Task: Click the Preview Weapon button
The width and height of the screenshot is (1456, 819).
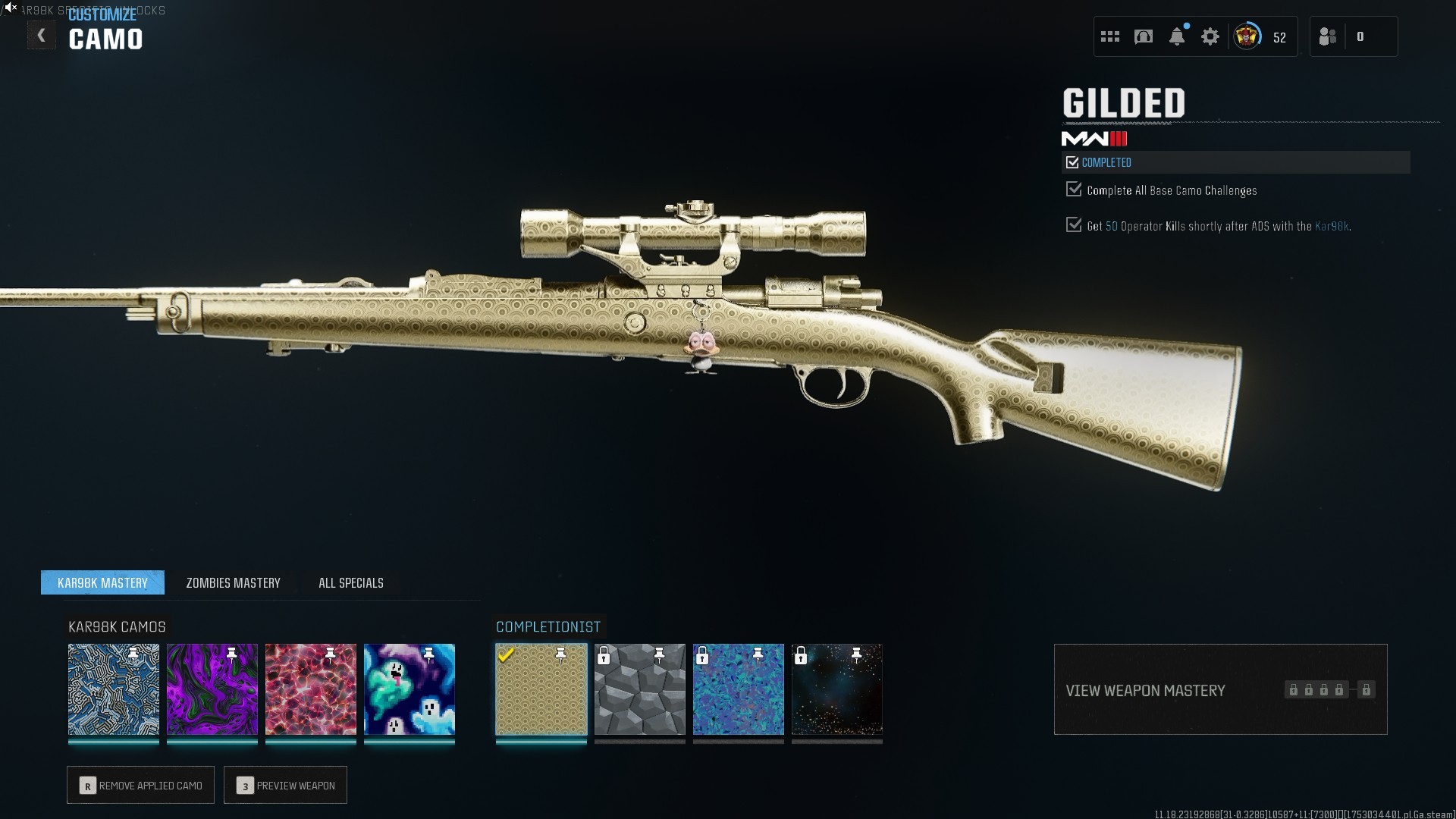Action: [286, 785]
